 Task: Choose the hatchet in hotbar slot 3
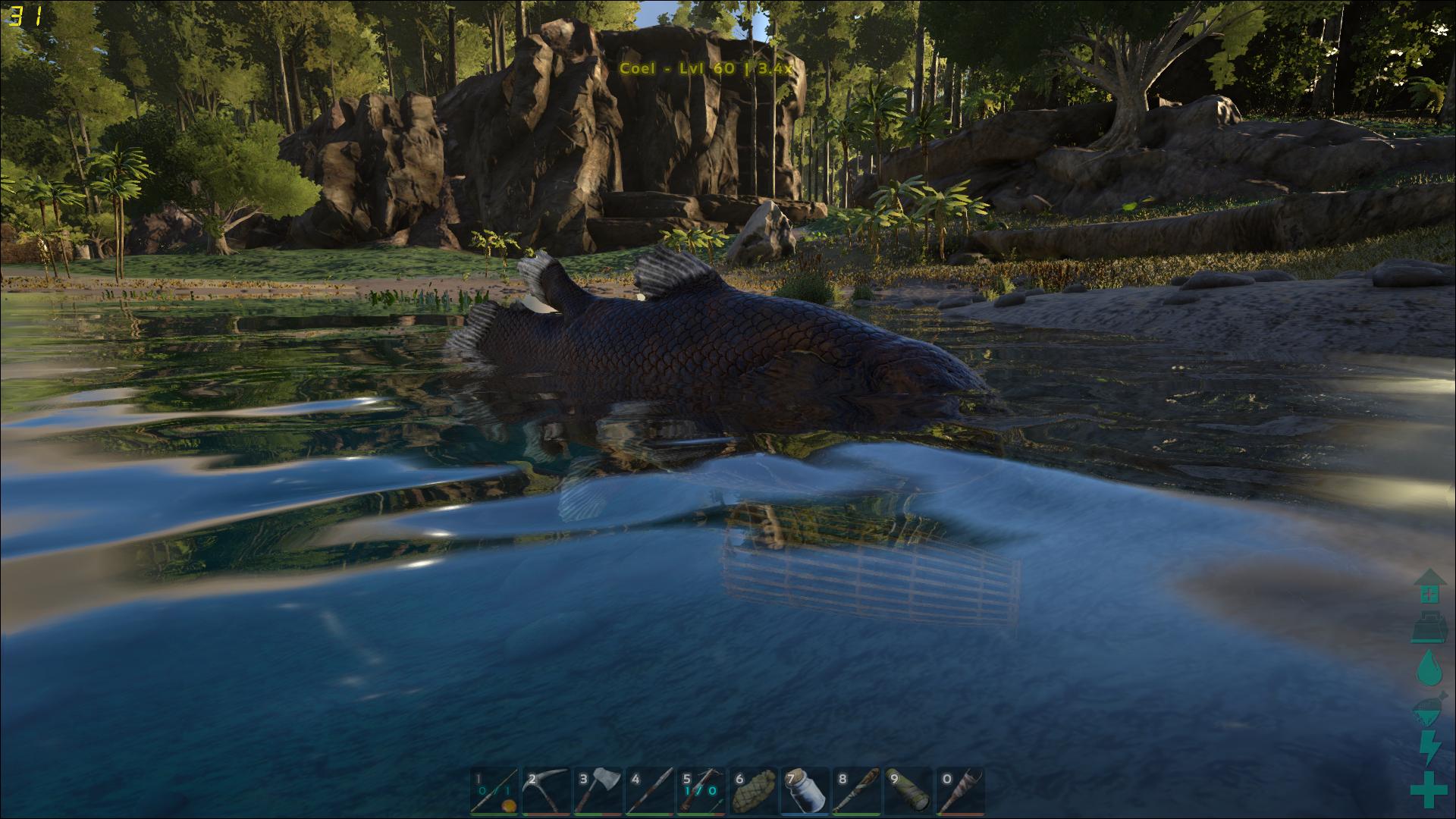click(598, 792)
